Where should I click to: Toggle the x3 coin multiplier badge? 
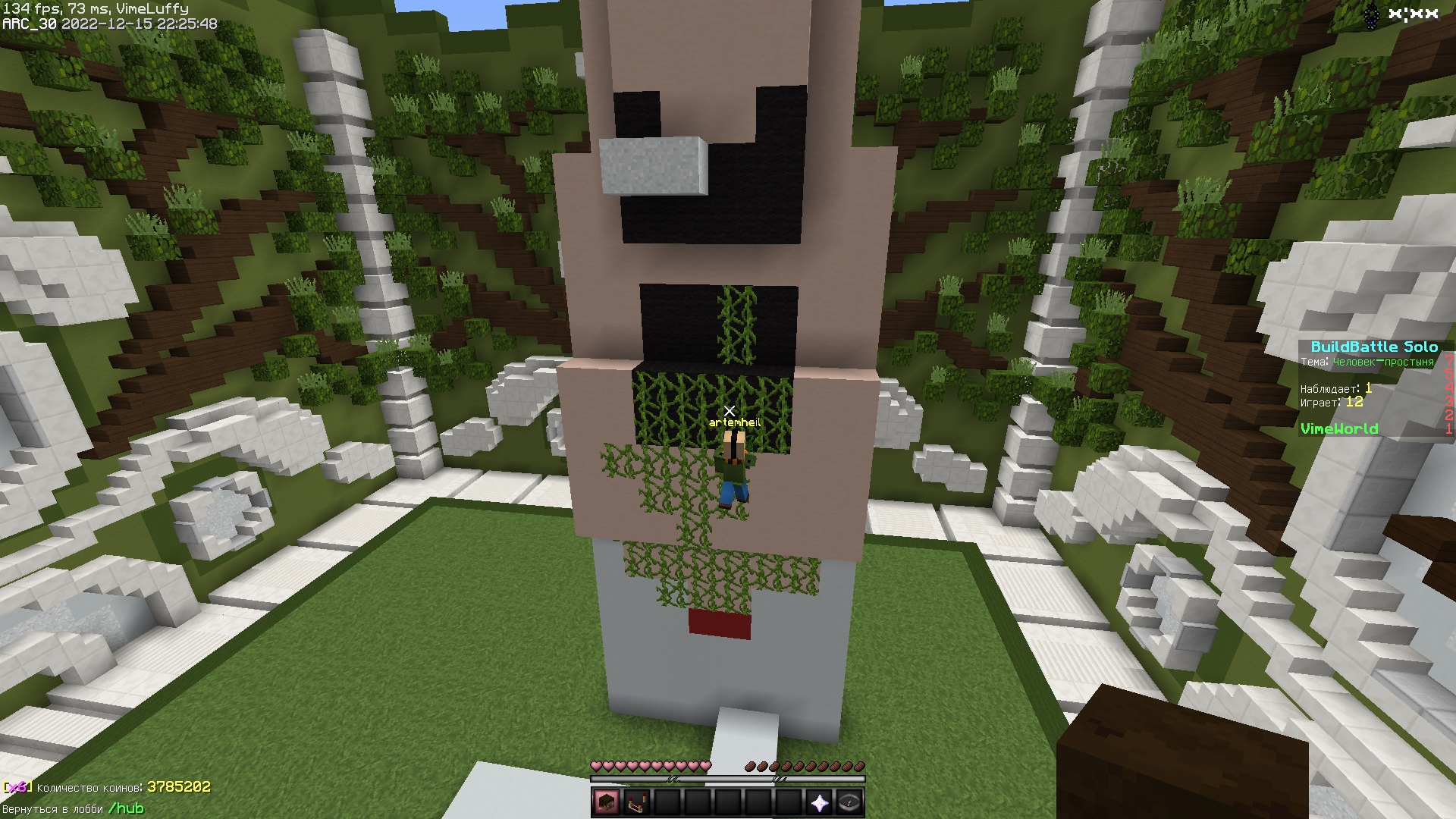(x=15, y=789)
